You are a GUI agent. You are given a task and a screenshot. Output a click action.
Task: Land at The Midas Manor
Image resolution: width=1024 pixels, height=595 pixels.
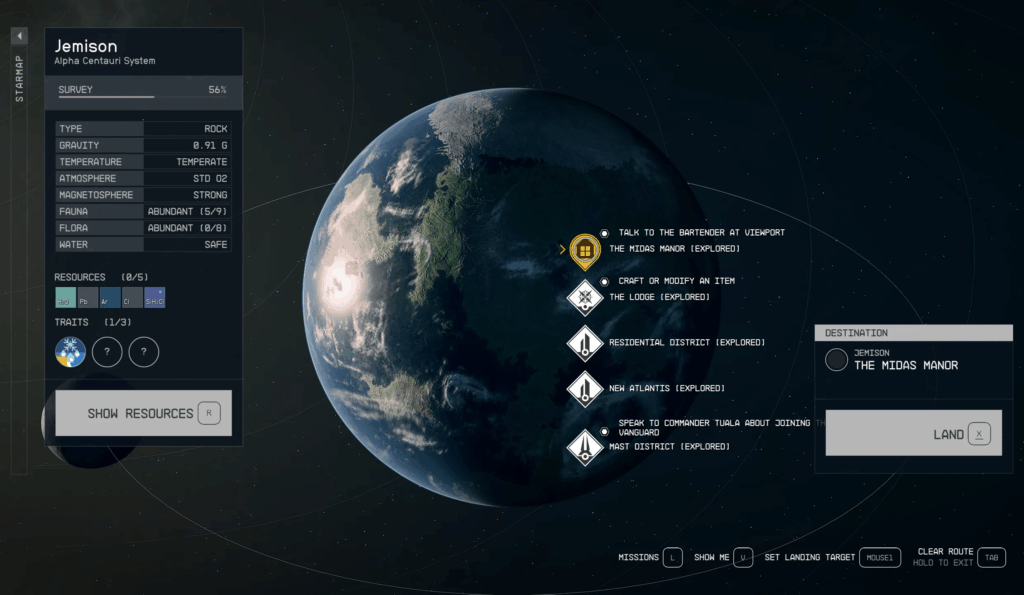913,433
